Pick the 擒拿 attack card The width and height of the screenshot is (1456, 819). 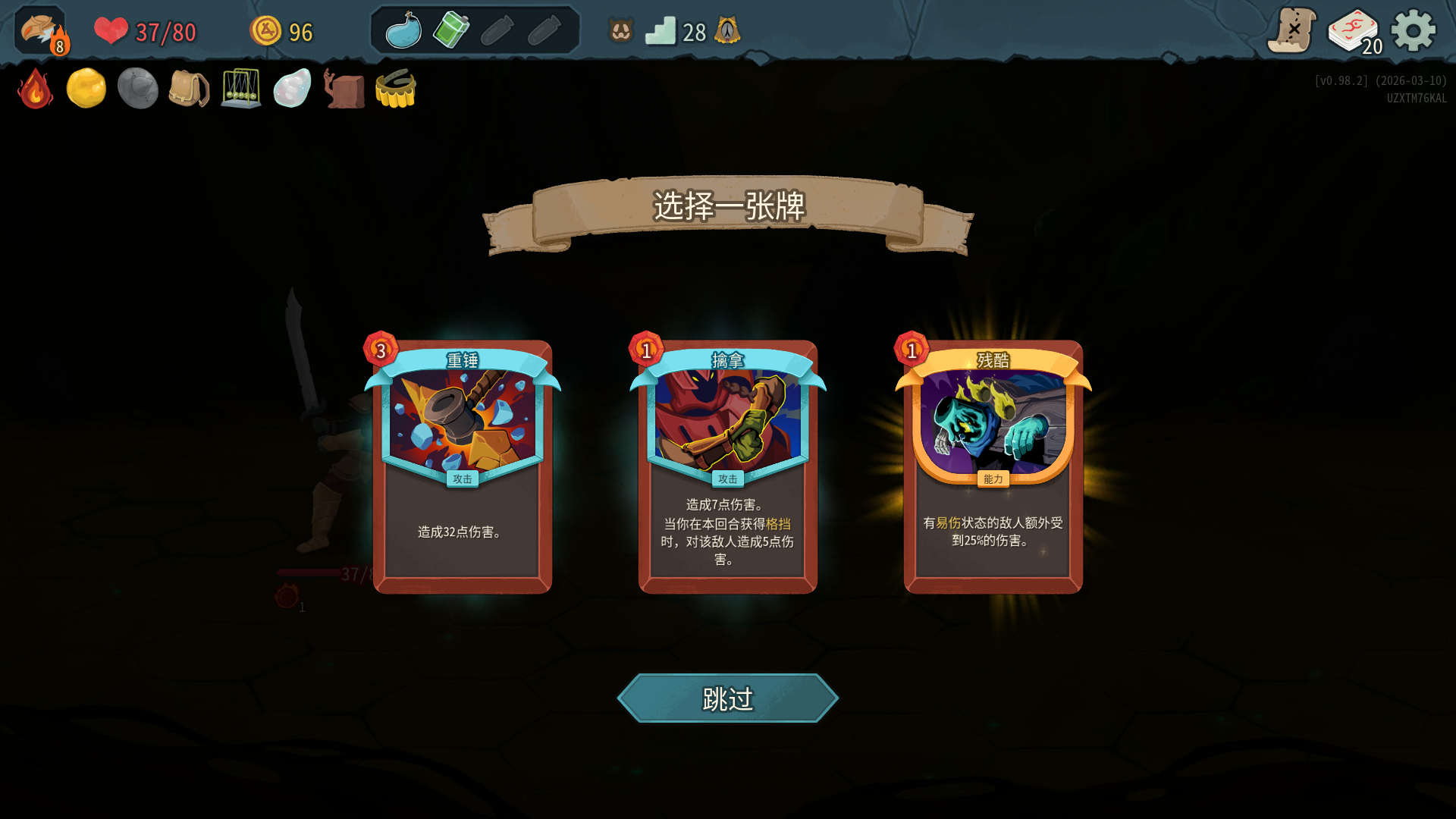click(x=728, y=466)
